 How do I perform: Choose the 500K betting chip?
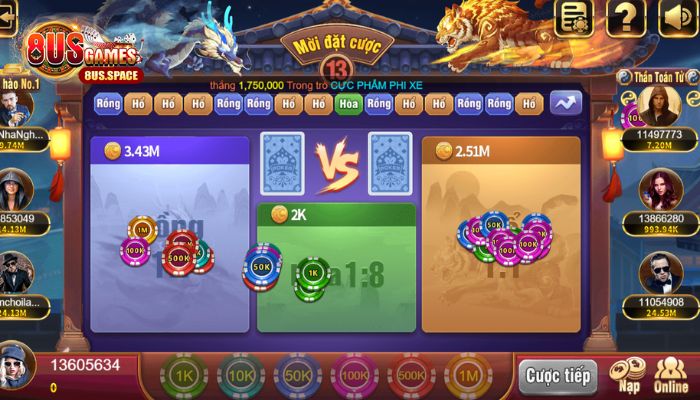[410, 376]
